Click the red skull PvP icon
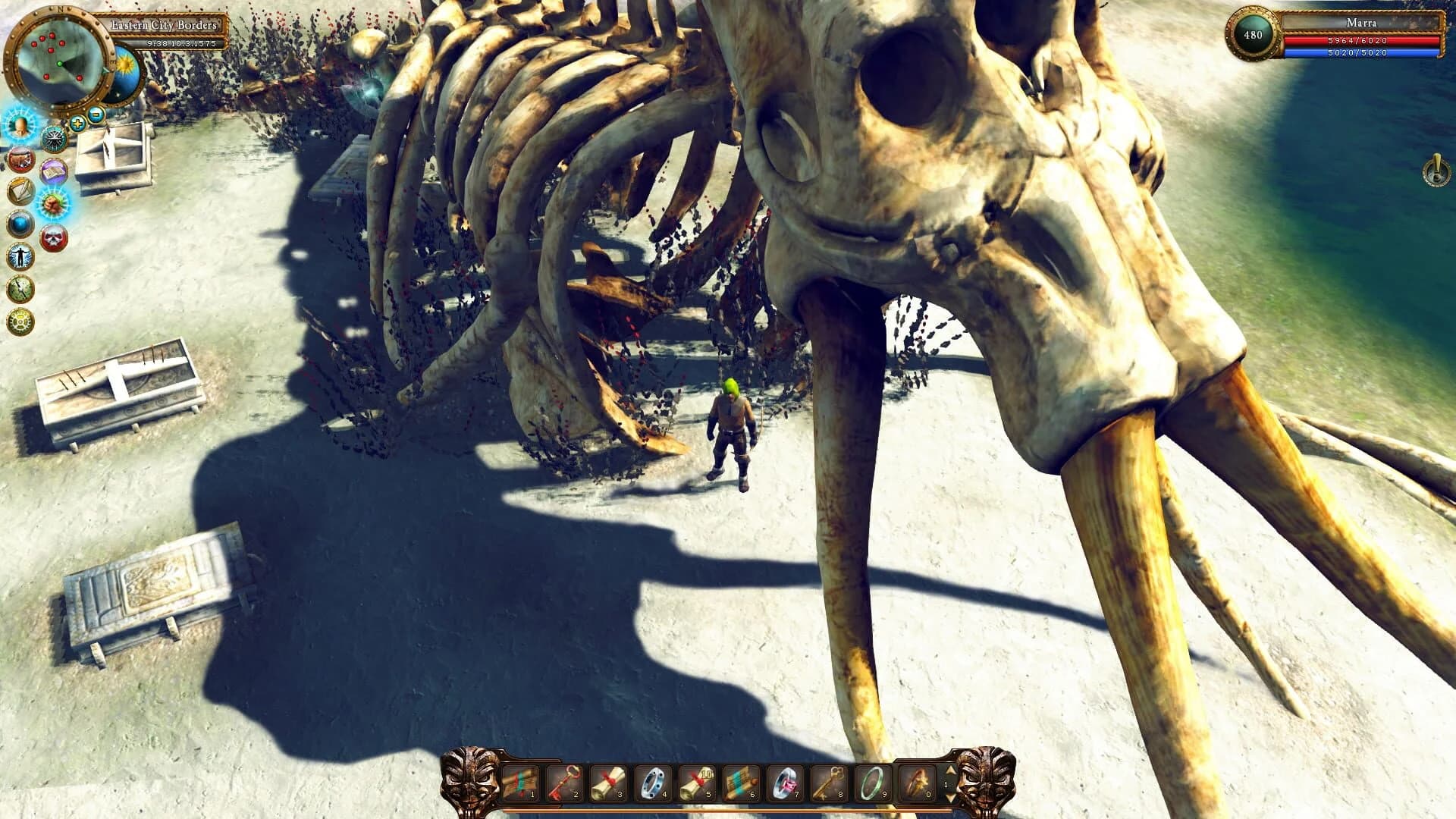The height and width of the screenshot is (819, 1456). pos(53,237)
